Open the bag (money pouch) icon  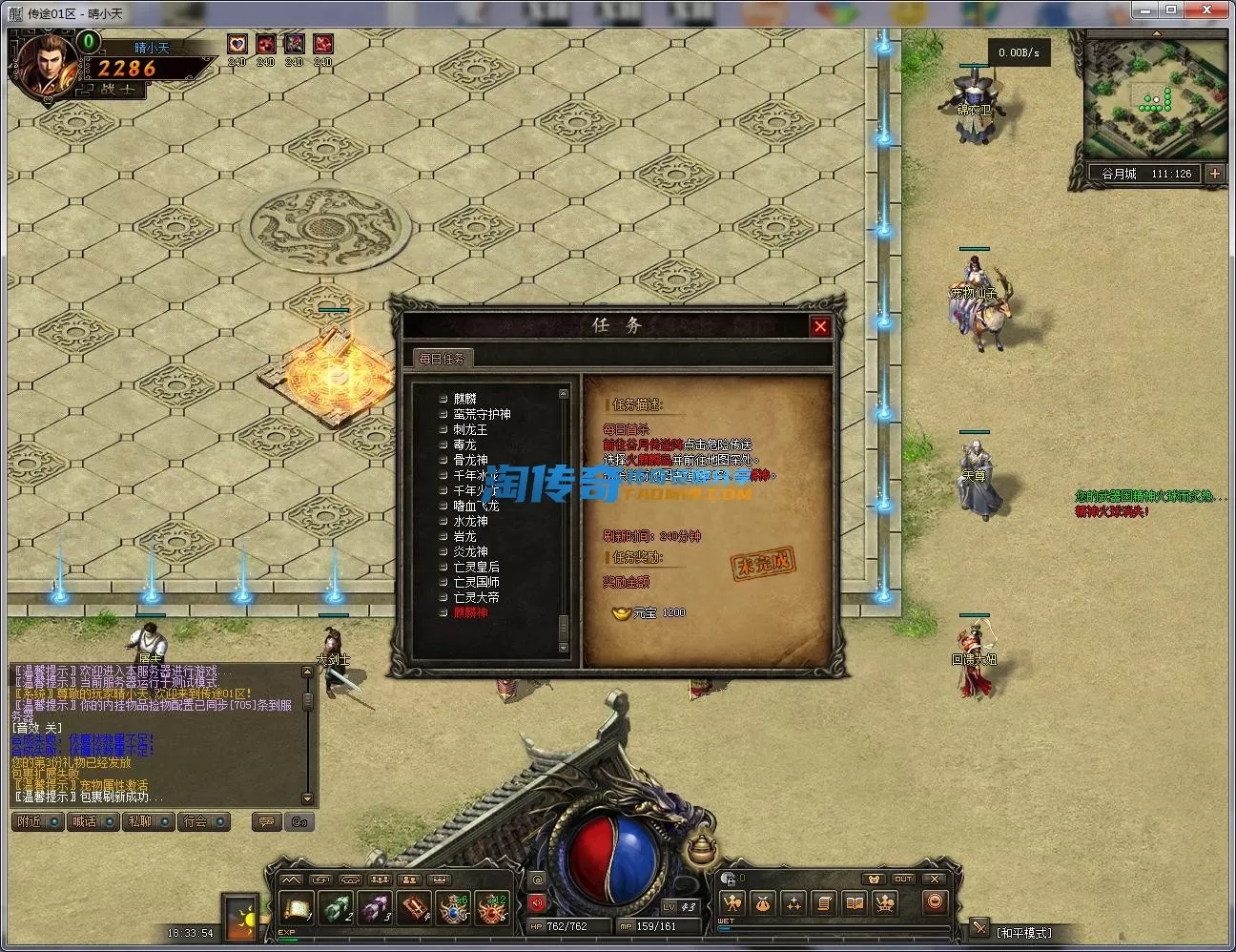tap(763, 902)
